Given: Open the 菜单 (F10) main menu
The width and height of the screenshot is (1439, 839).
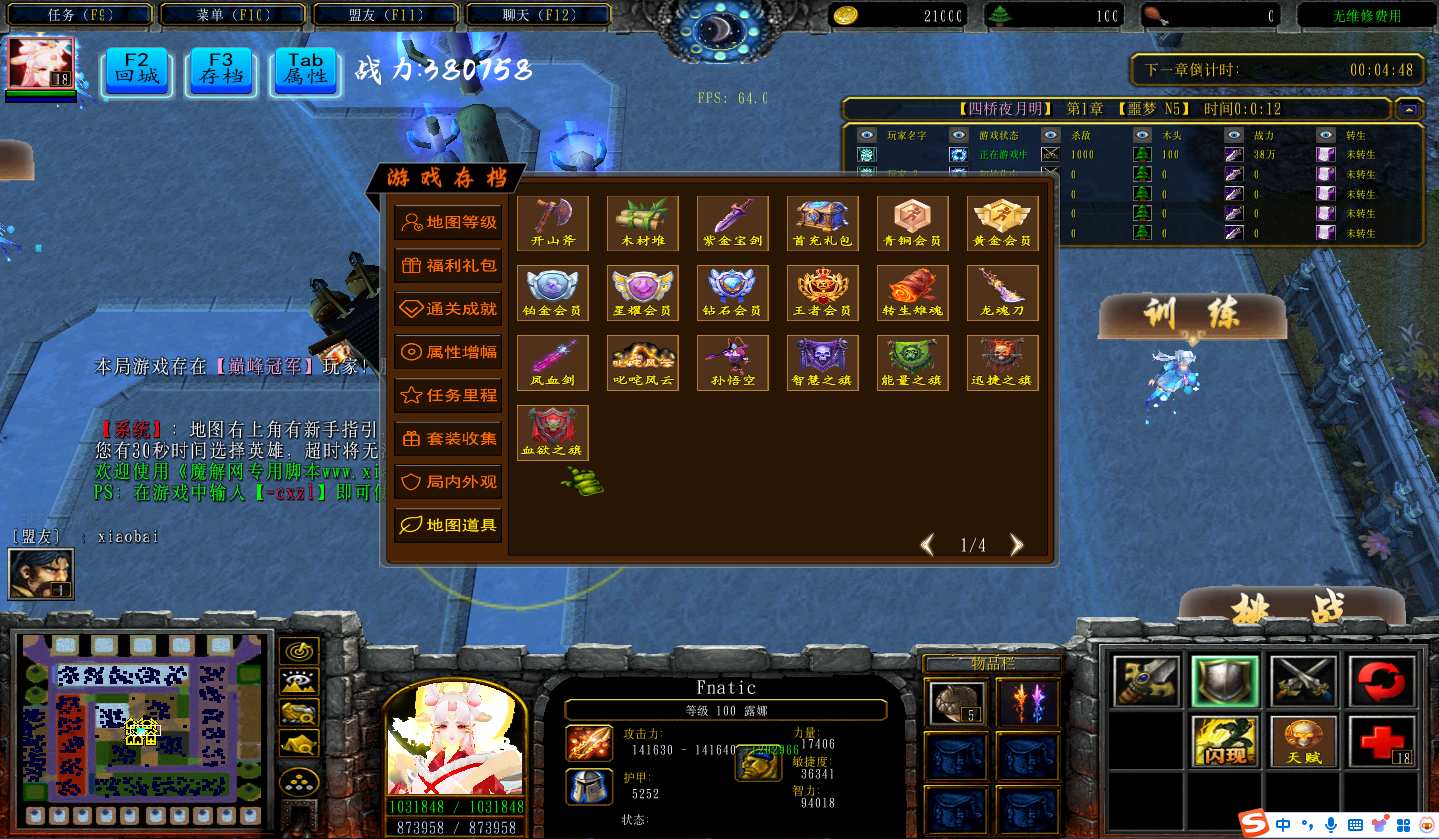Looking at the screenshot, I should click(236, 15).
